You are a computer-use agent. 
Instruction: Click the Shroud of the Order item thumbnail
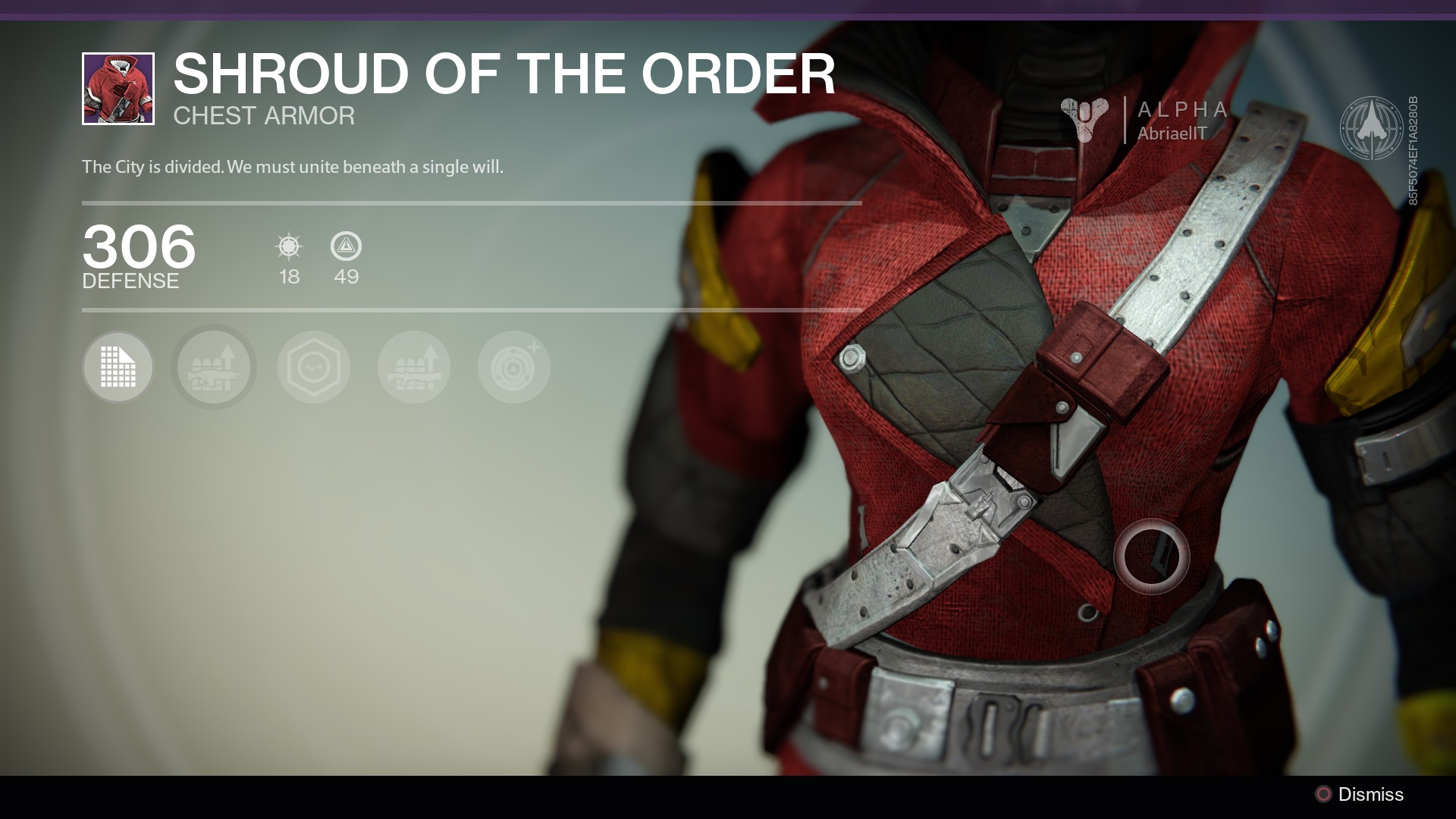point(118,89)
